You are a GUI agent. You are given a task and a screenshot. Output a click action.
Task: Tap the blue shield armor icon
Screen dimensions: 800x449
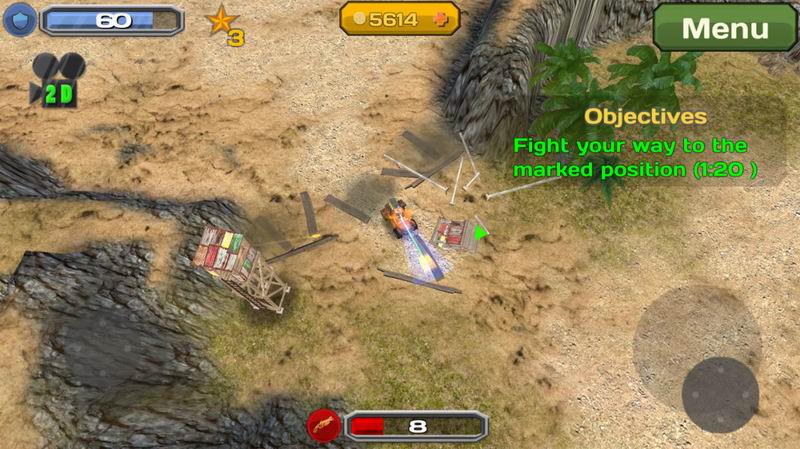click(x=20, y=19)
